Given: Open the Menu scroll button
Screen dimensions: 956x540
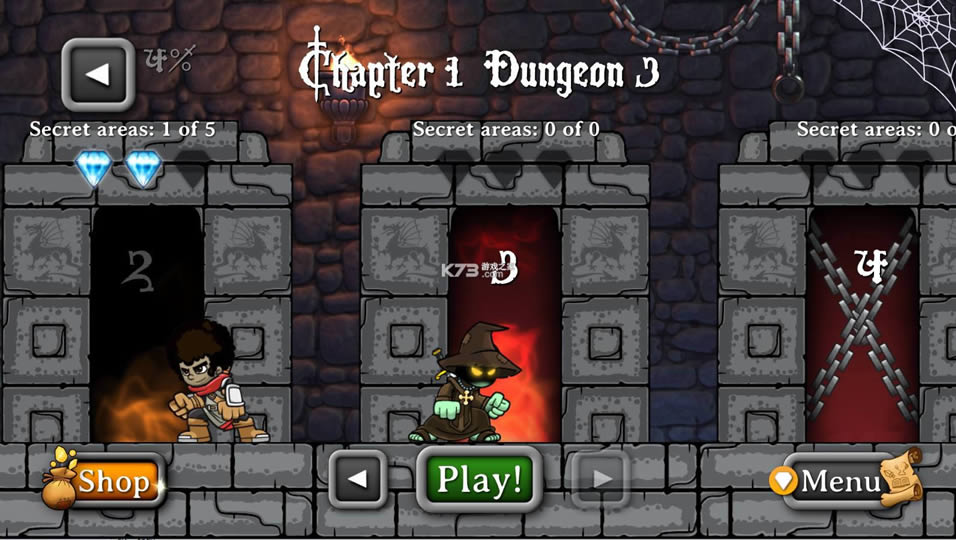Looking at the screenshot, I should [842, 481].
